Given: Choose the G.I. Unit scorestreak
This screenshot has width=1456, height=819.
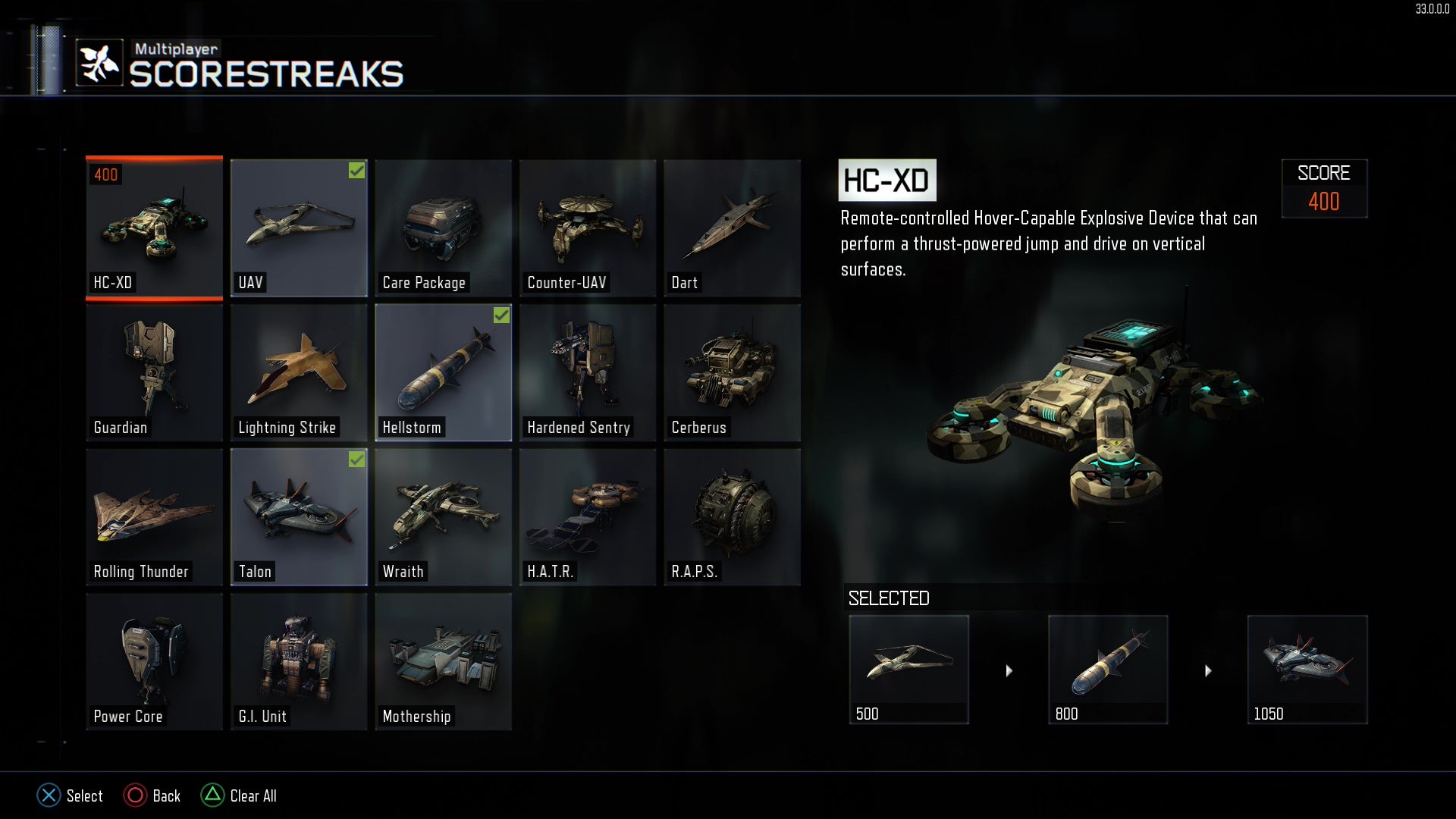Looking at the screenshot, I should coord(299,660).
